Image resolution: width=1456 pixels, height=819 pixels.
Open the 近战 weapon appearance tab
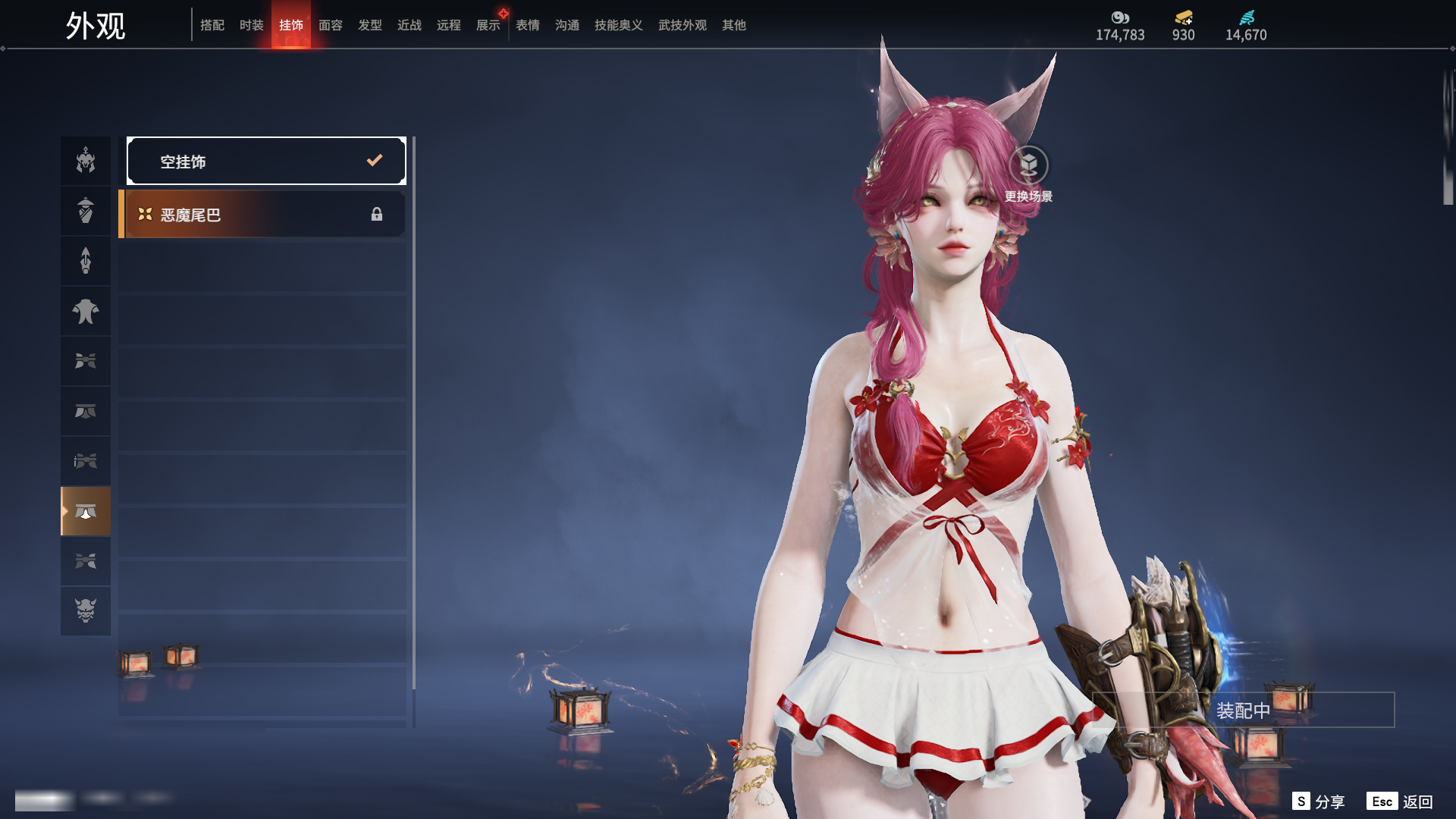coord(409,25)
